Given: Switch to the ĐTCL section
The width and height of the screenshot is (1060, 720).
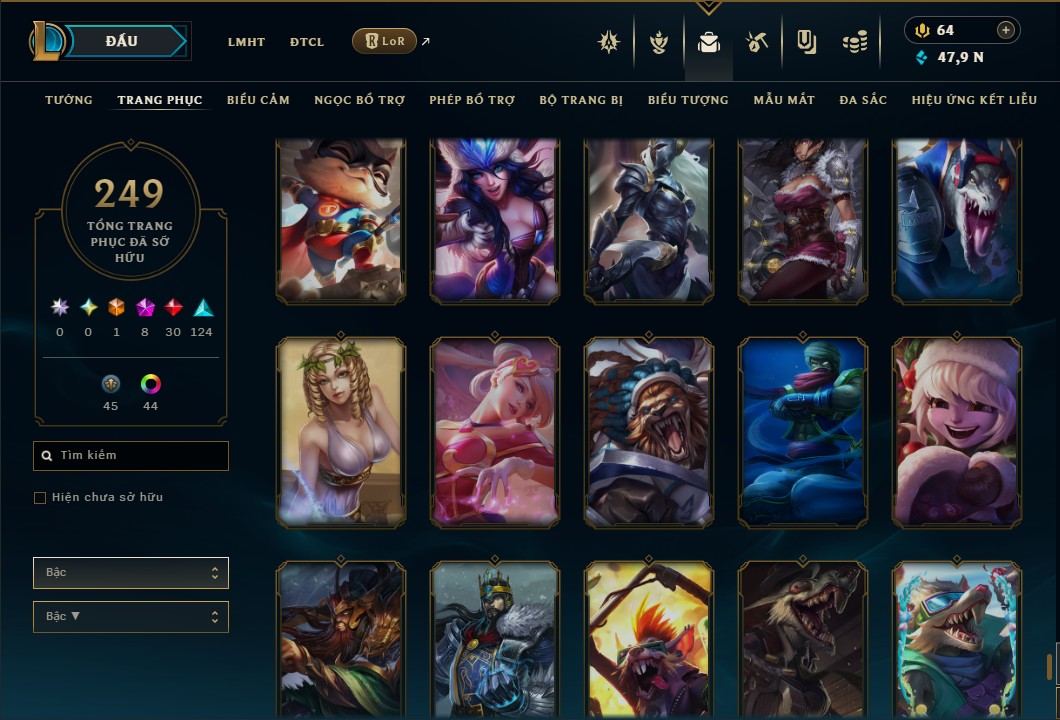Looking at the screenshot, I should (x=307, y=42).
